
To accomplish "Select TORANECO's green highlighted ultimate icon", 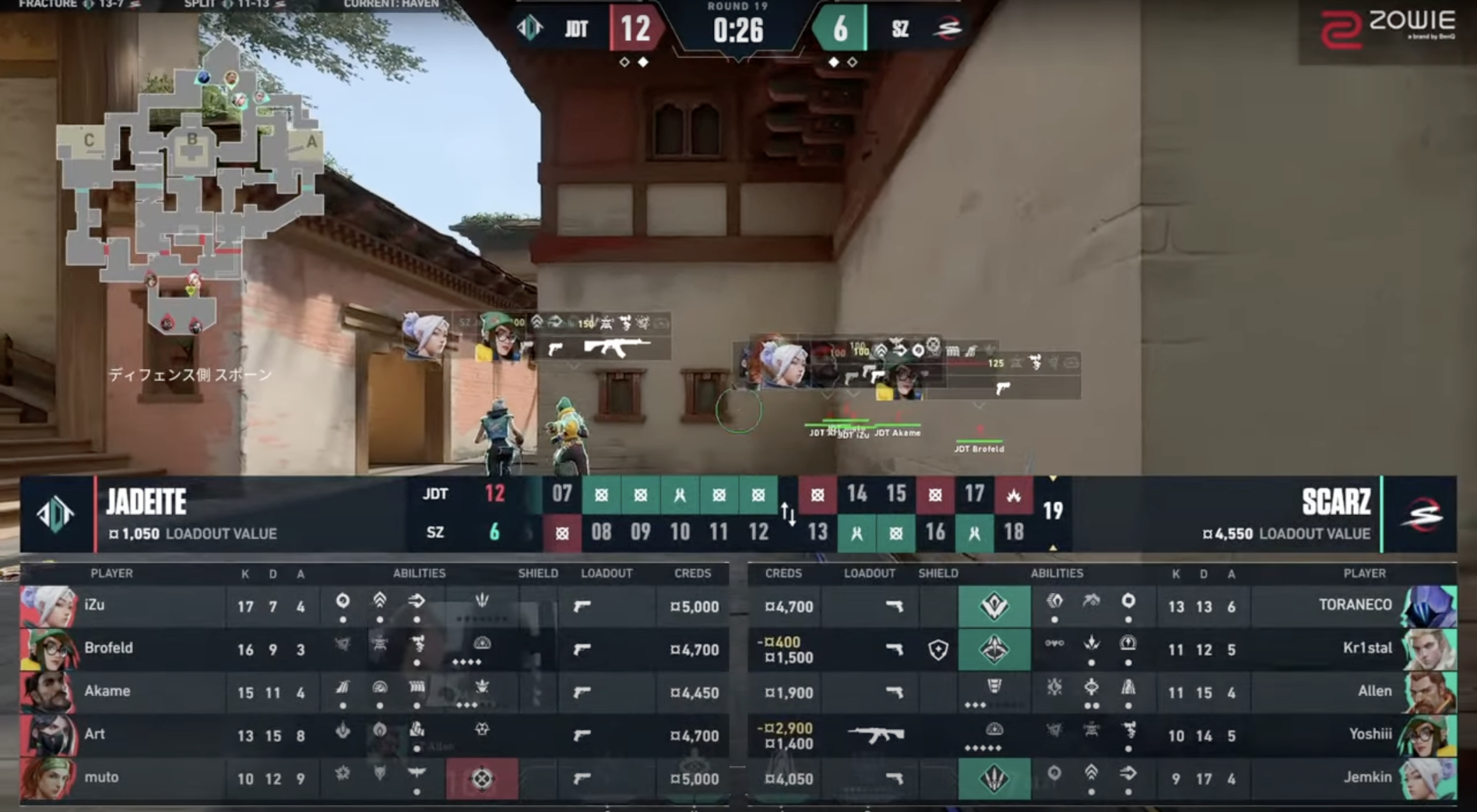I will pos(994,607).
